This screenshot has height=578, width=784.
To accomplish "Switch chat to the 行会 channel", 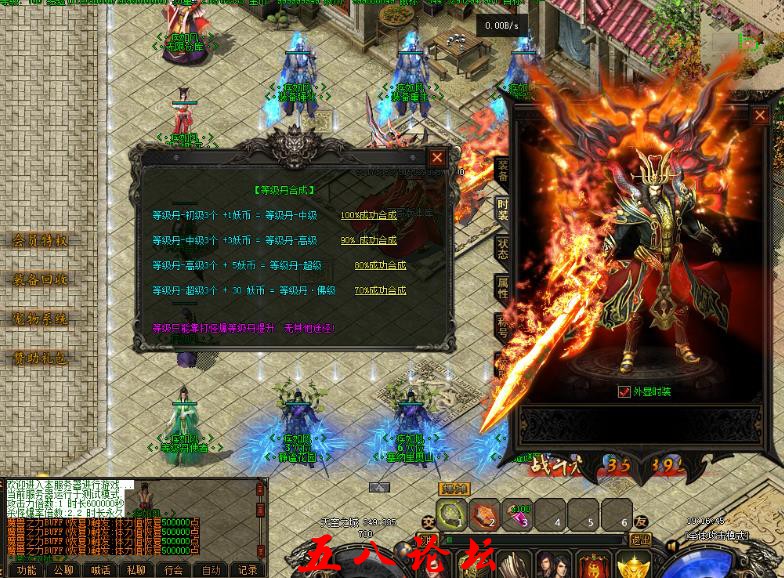I will (174, 570).
